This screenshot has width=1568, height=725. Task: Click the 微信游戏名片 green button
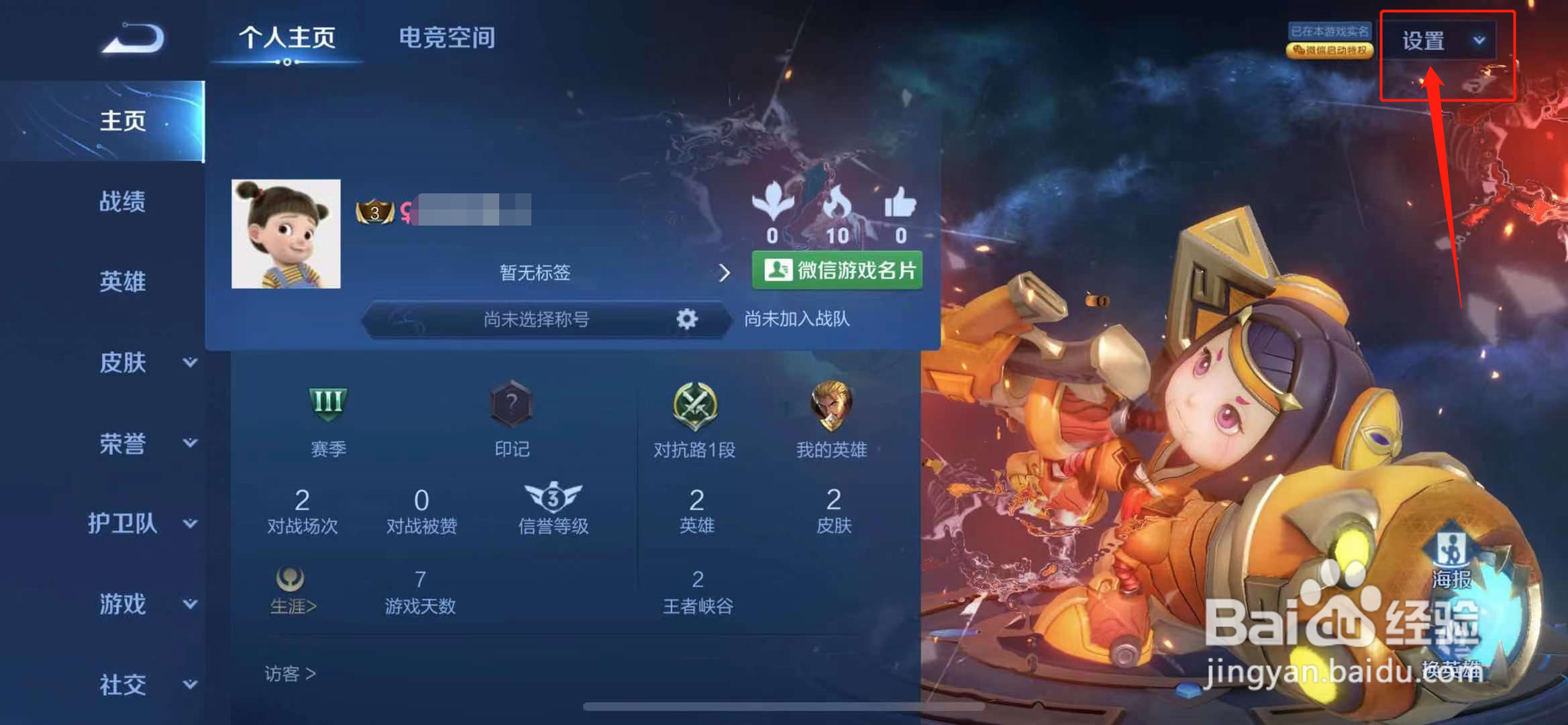point(837,271)
